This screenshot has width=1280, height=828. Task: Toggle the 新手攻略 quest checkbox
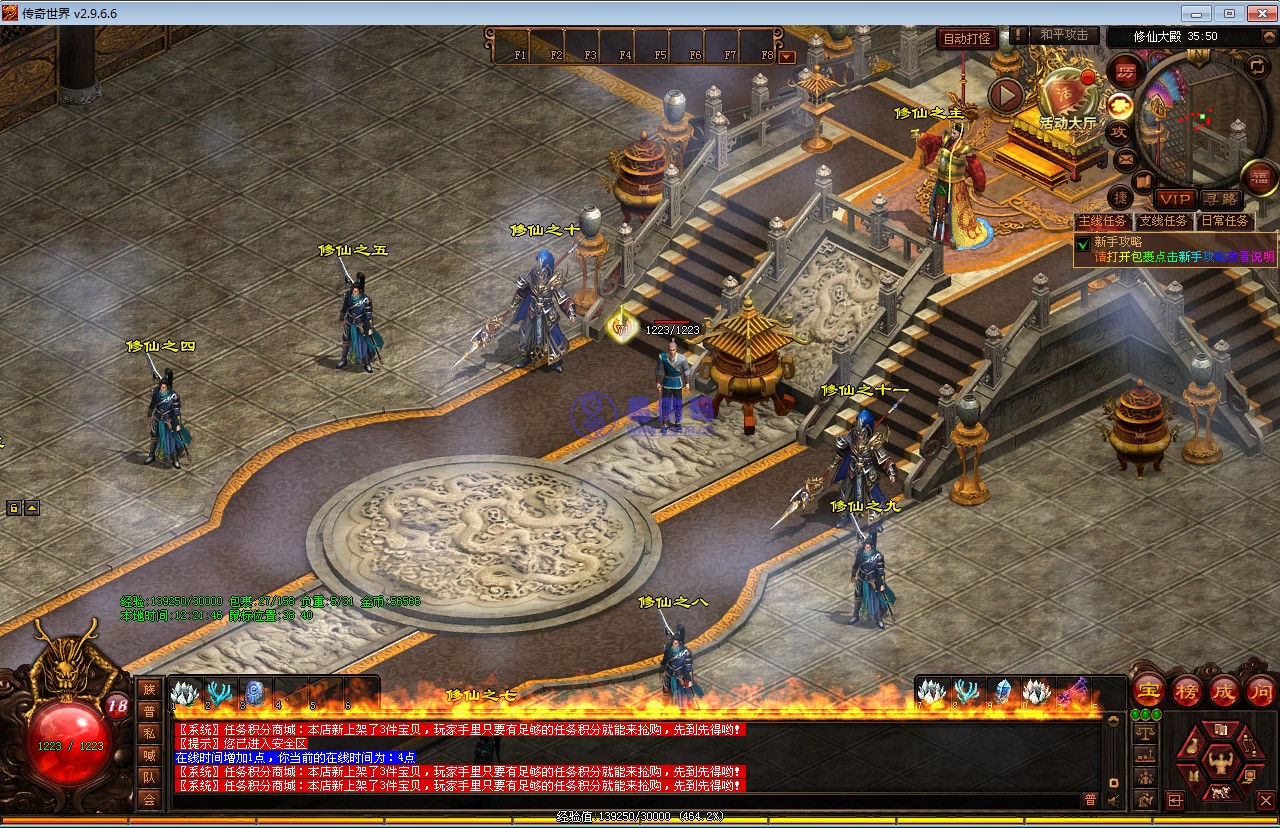1083,243
